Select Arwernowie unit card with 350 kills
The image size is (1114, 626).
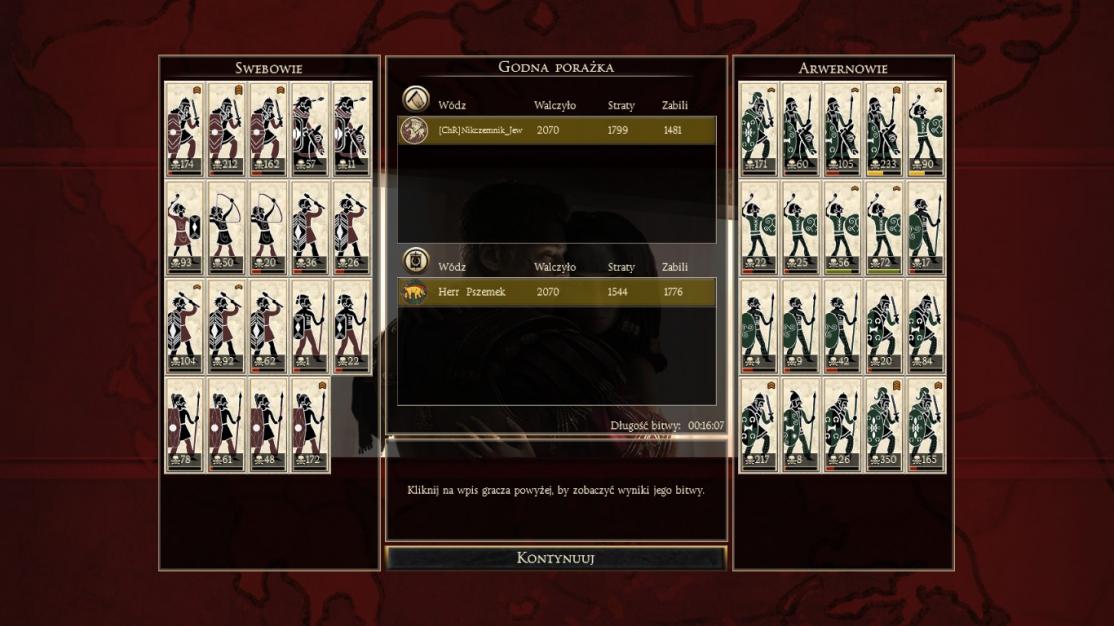(884, 425)
